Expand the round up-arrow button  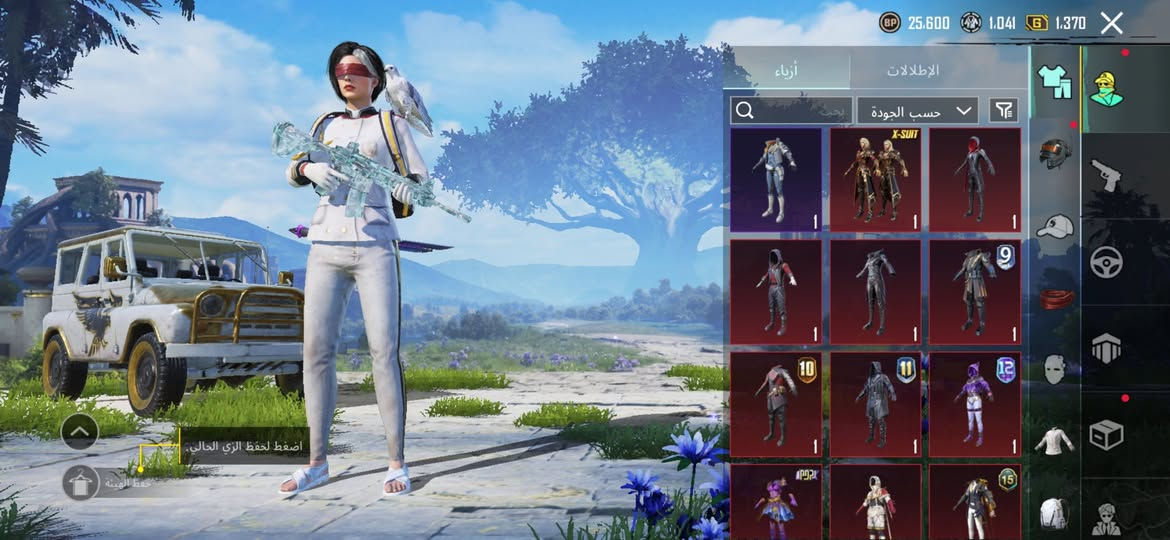pos(80,432)
